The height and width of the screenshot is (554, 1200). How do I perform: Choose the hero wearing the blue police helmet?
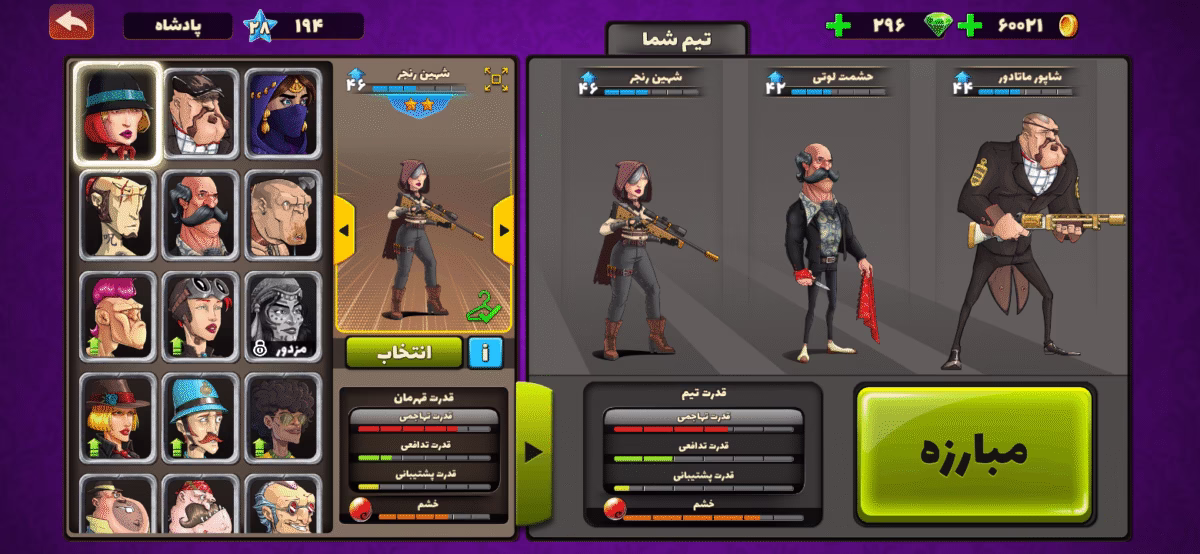coord(200,416)
